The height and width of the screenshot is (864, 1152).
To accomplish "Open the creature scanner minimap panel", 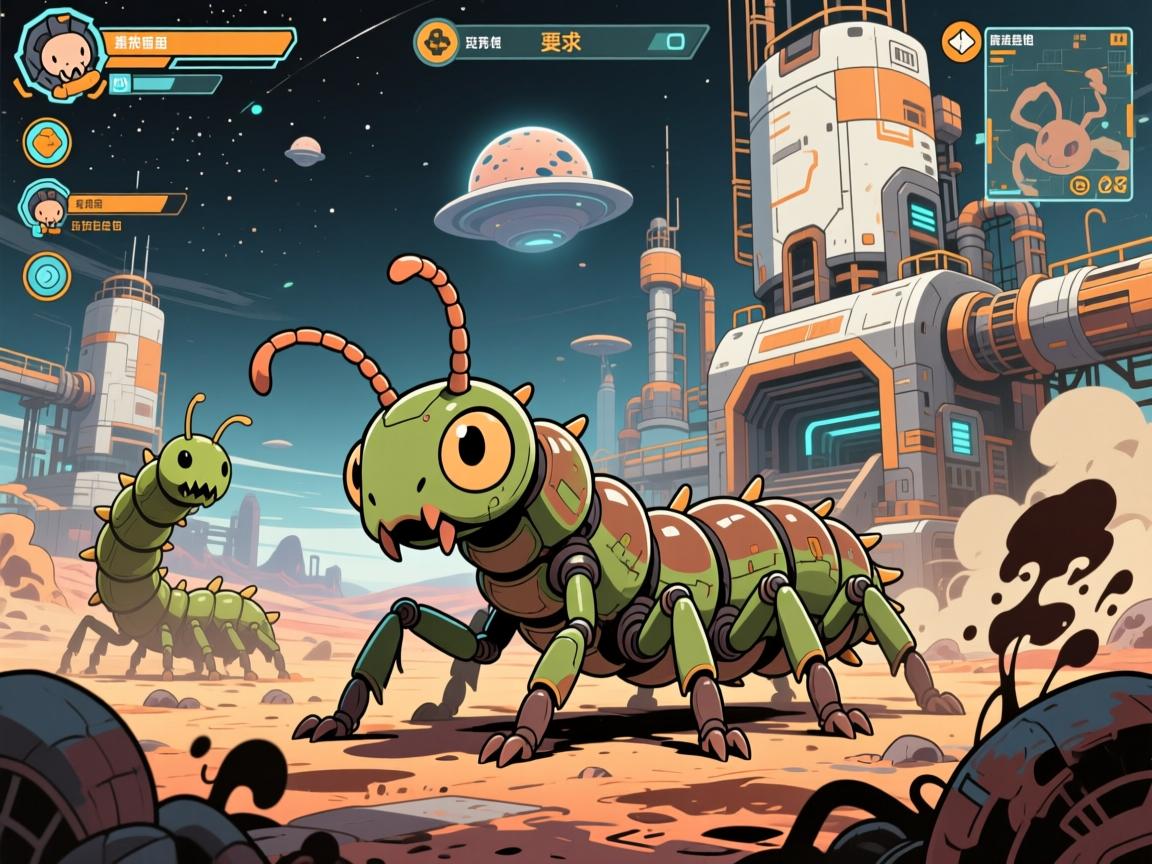I will pyautogui.click(x=1058, y=110).
